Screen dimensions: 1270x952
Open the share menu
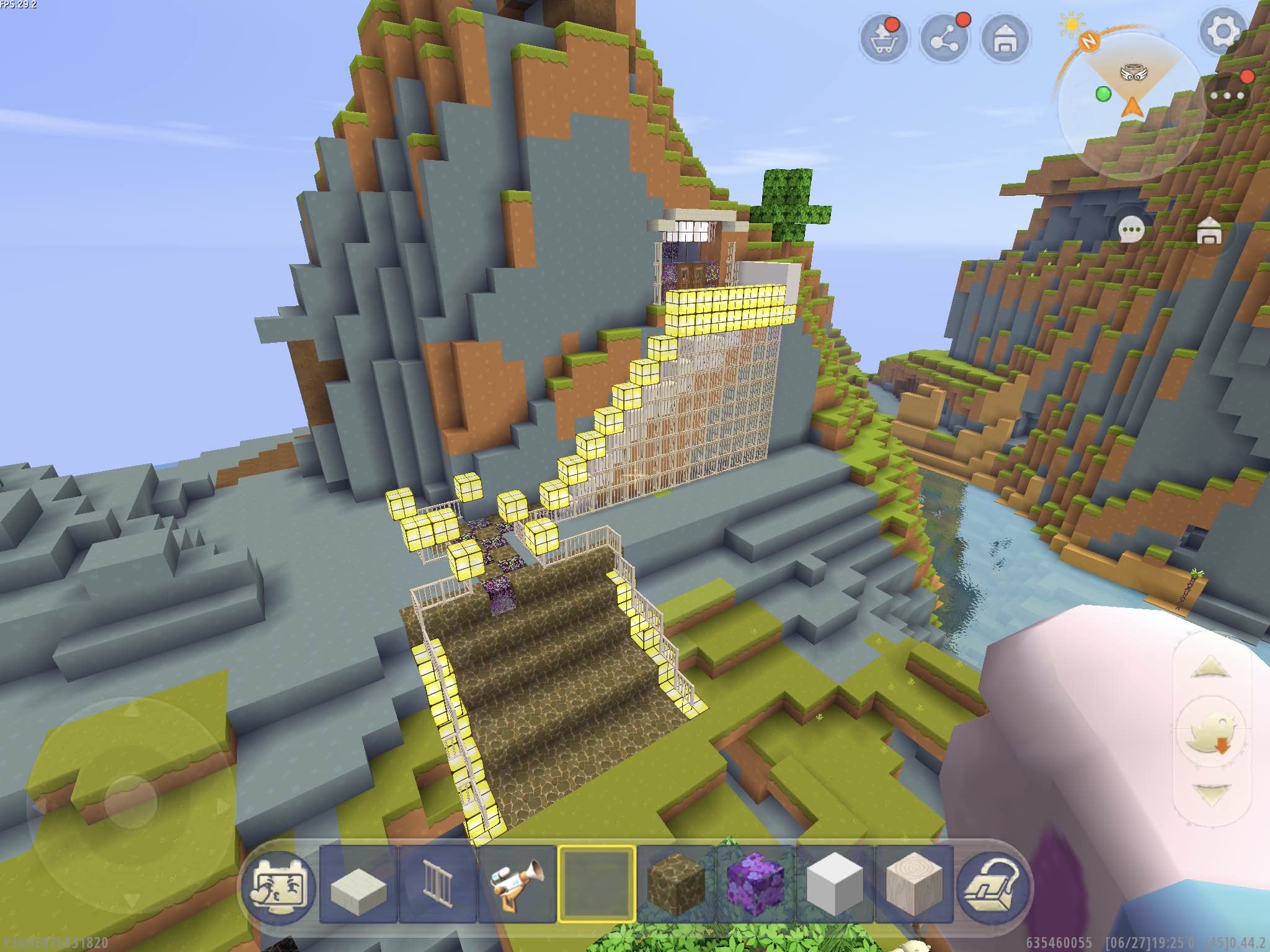[944, 40]
